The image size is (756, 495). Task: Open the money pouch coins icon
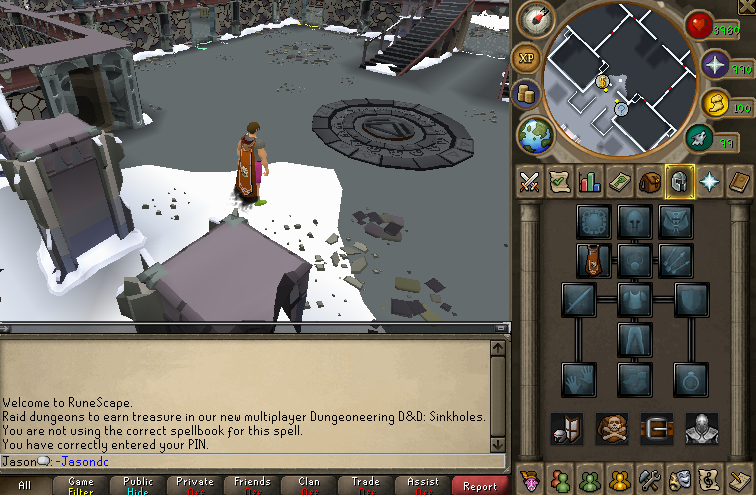527,94
